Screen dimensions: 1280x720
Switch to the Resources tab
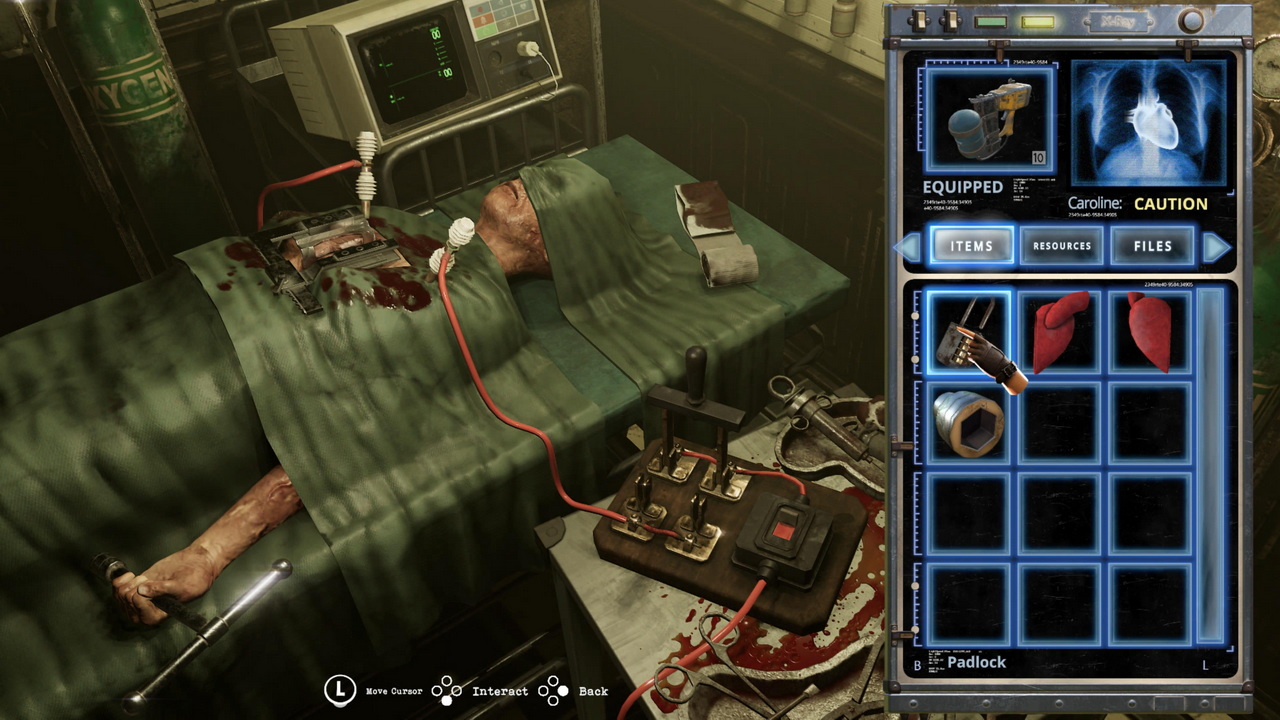pyautogui.click(x=1061, y=246)
